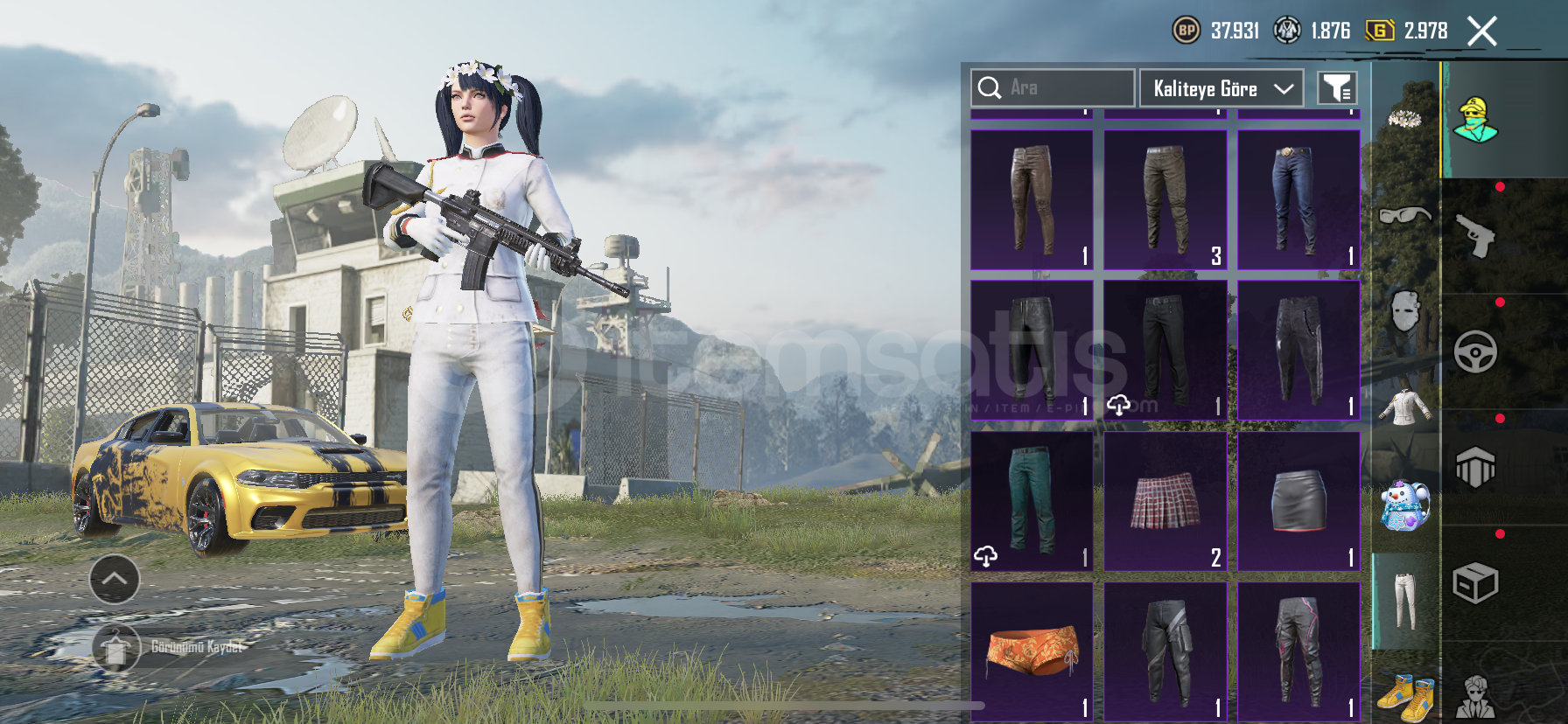Select the gray leather mini skirt
The width and height of the screenshot is (1568, 724).
click(1298, 502)
